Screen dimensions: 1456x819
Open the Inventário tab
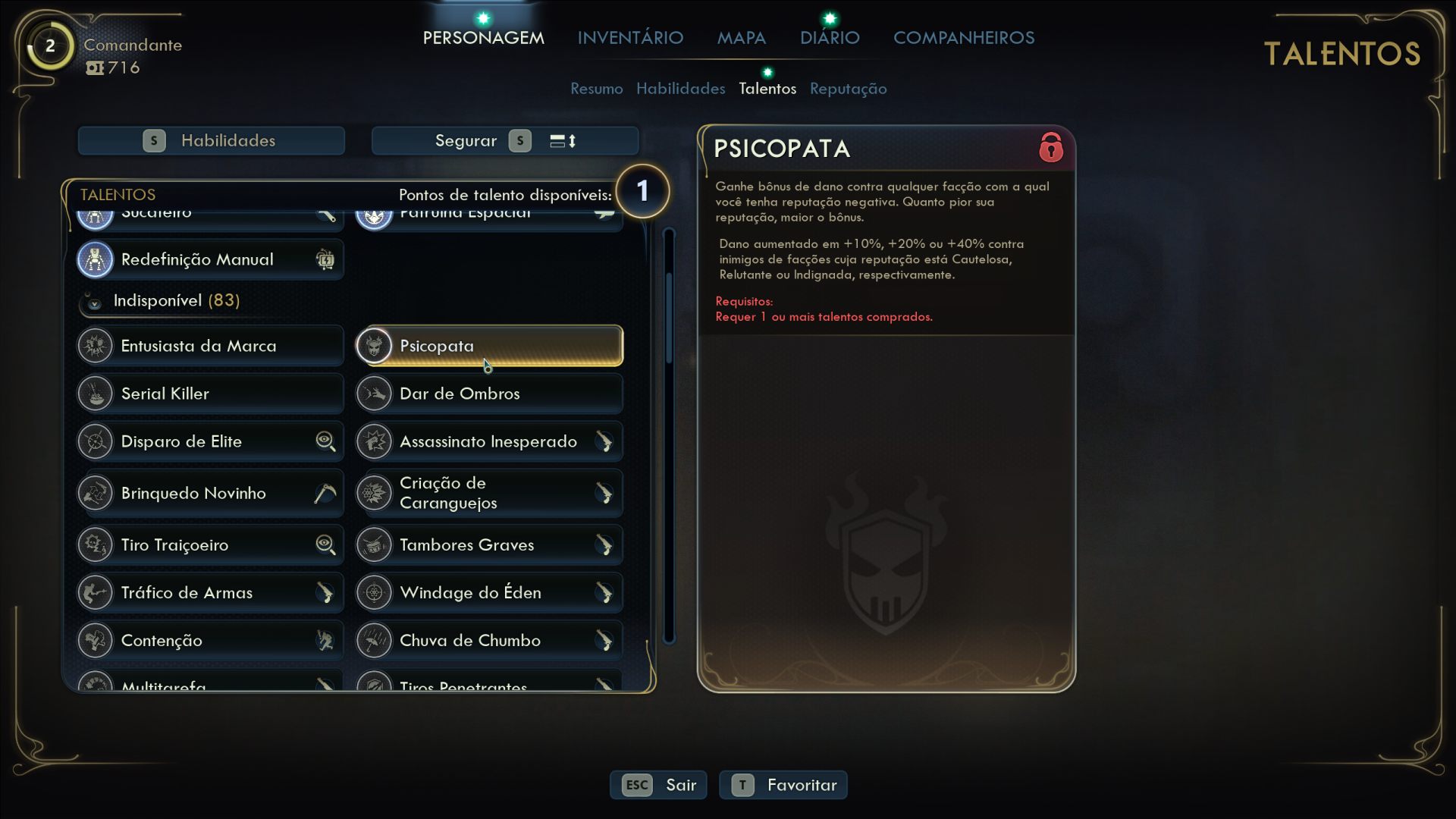(x=630, y=38)
